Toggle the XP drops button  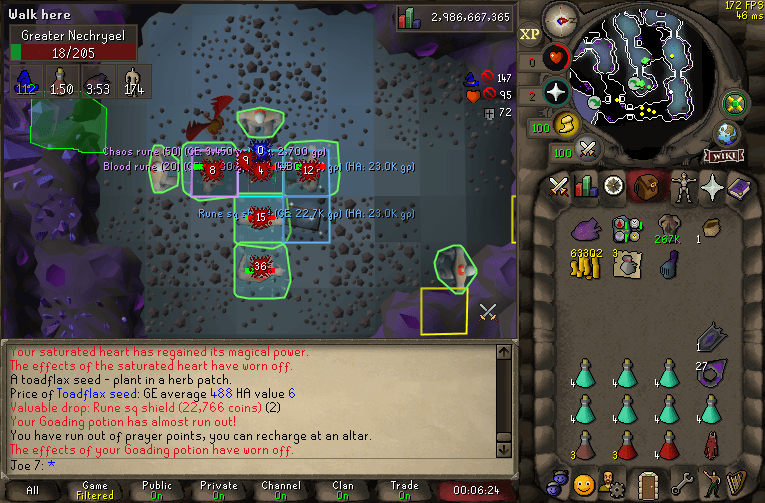(530, 33)
